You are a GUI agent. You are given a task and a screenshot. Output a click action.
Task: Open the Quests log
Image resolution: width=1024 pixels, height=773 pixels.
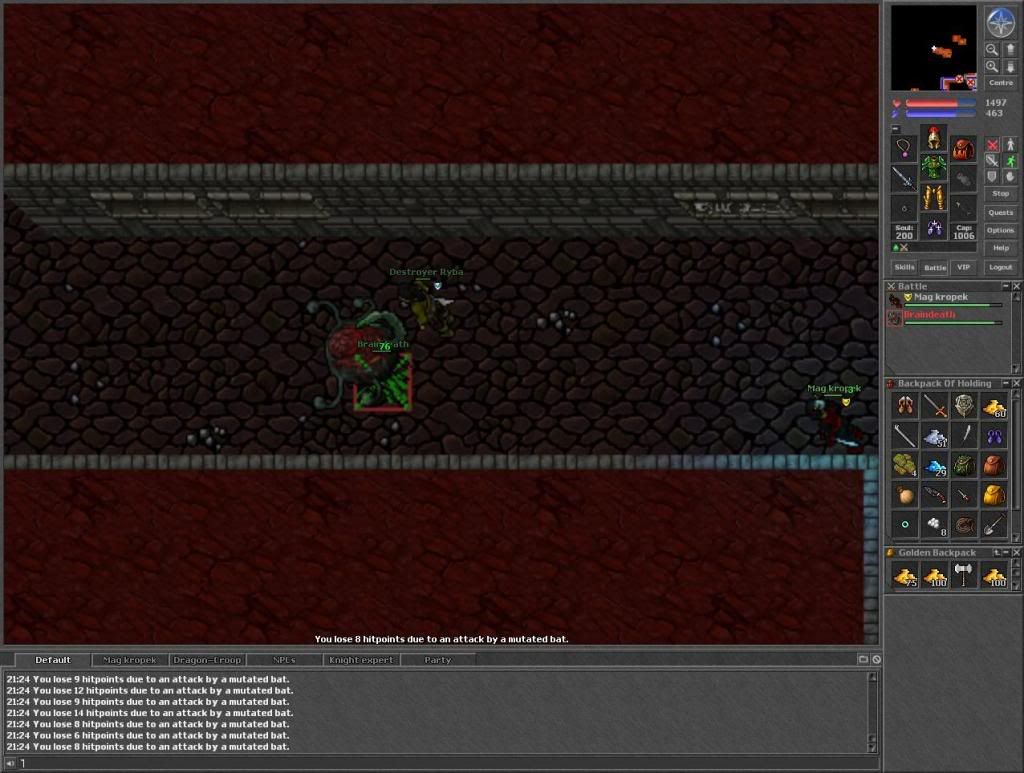click(x=1000, y=212)
